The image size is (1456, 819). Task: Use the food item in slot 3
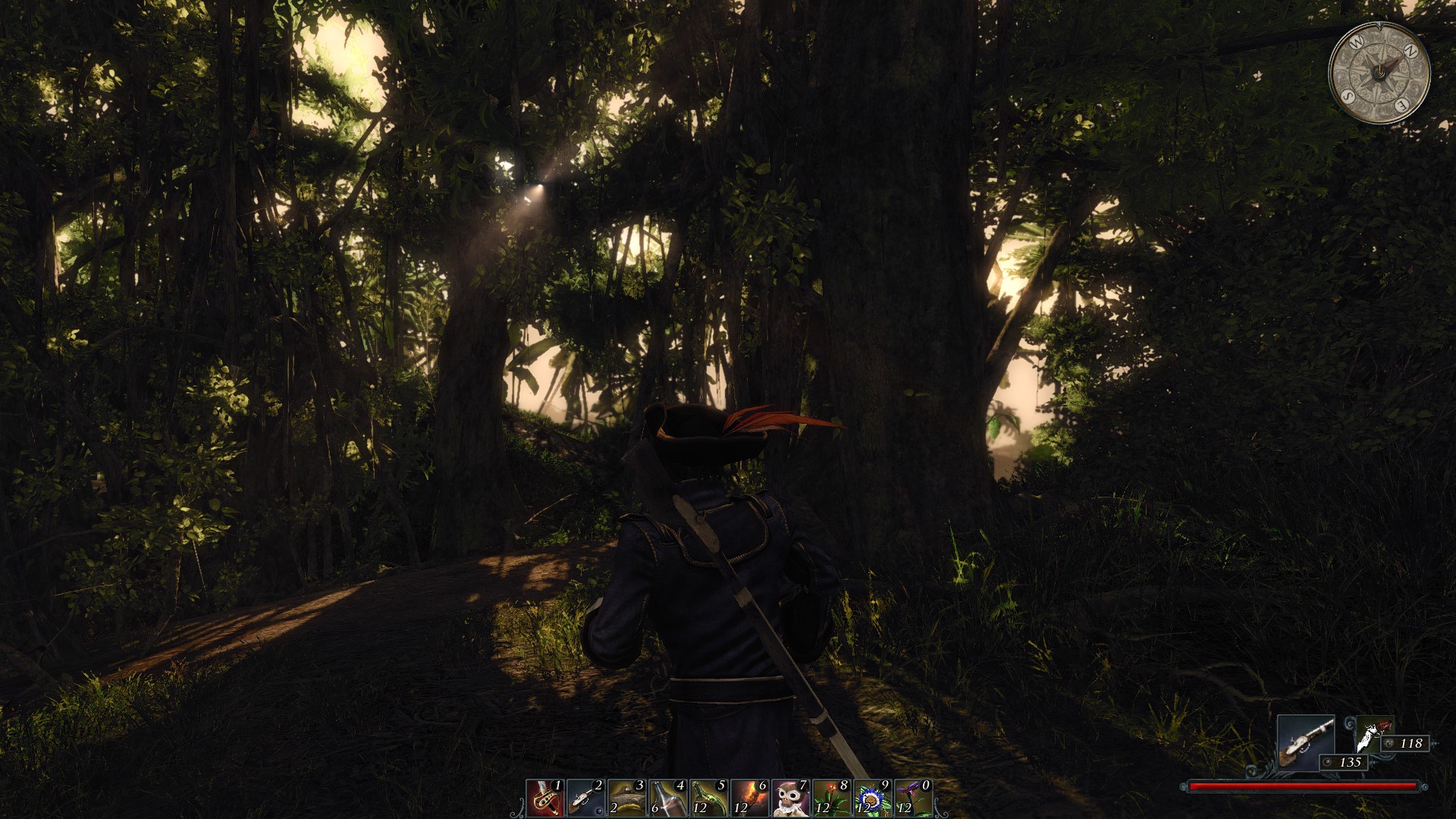(626, 798)
